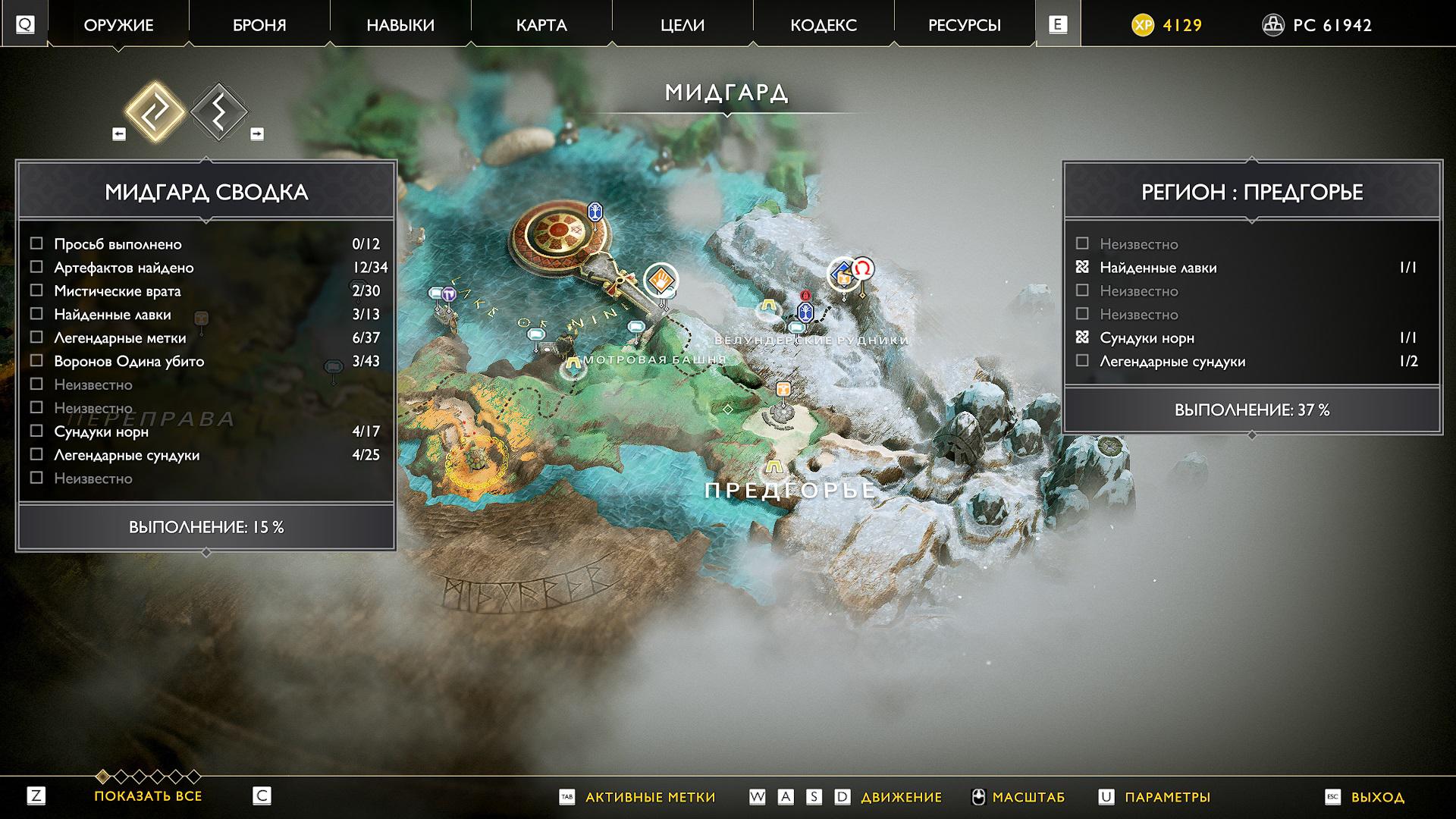Image resolution: width=1456 pixels, height=819 pixels.
Task: Select the highlighted gold realm rune diamond
Action: click(155, 111)
